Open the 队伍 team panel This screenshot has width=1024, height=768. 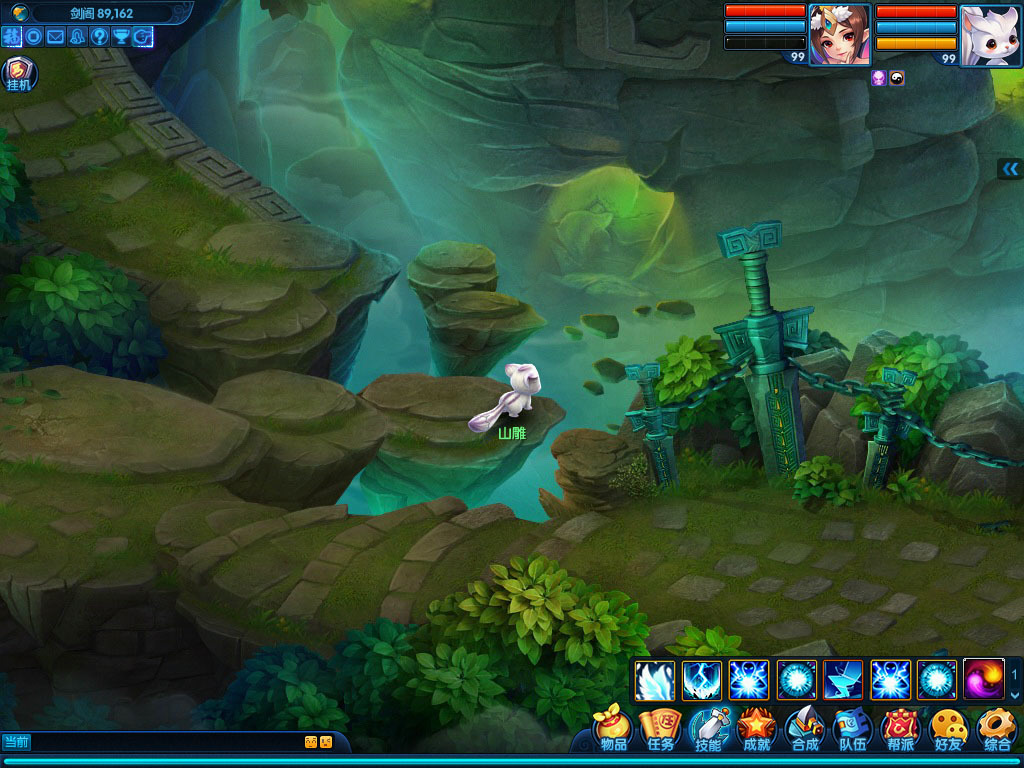[853, 730]
